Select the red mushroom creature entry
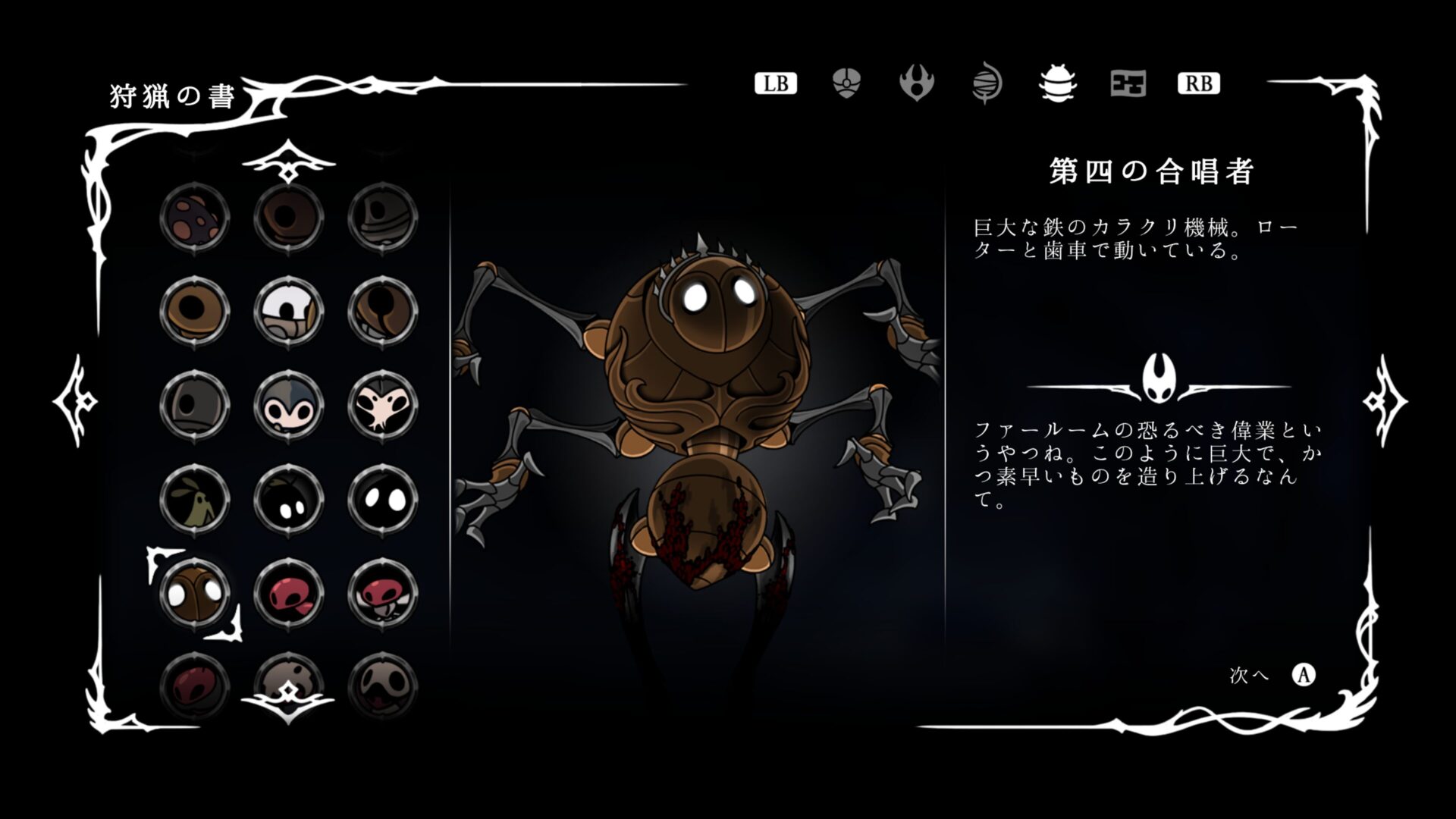Image resolution: width=1456 pixels, height=819 pixels. 289,594
